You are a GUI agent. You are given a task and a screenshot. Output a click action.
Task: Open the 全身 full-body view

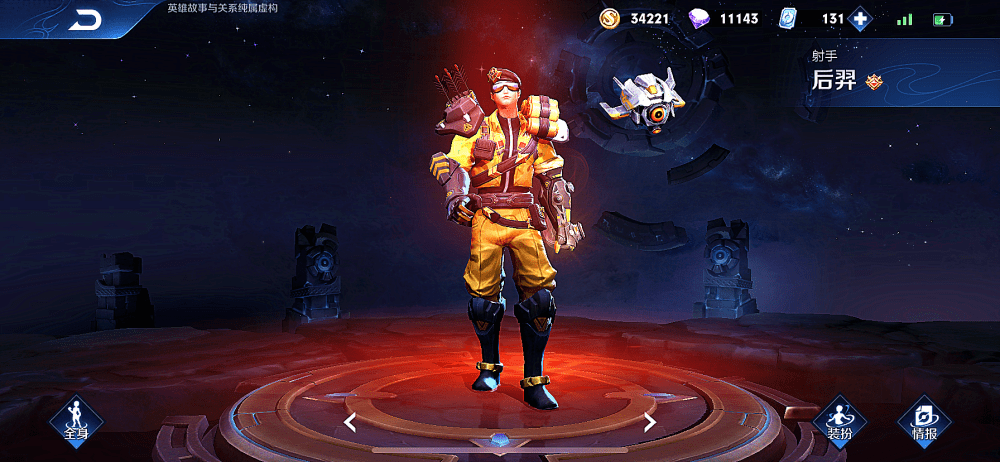[x=77, y=420]
